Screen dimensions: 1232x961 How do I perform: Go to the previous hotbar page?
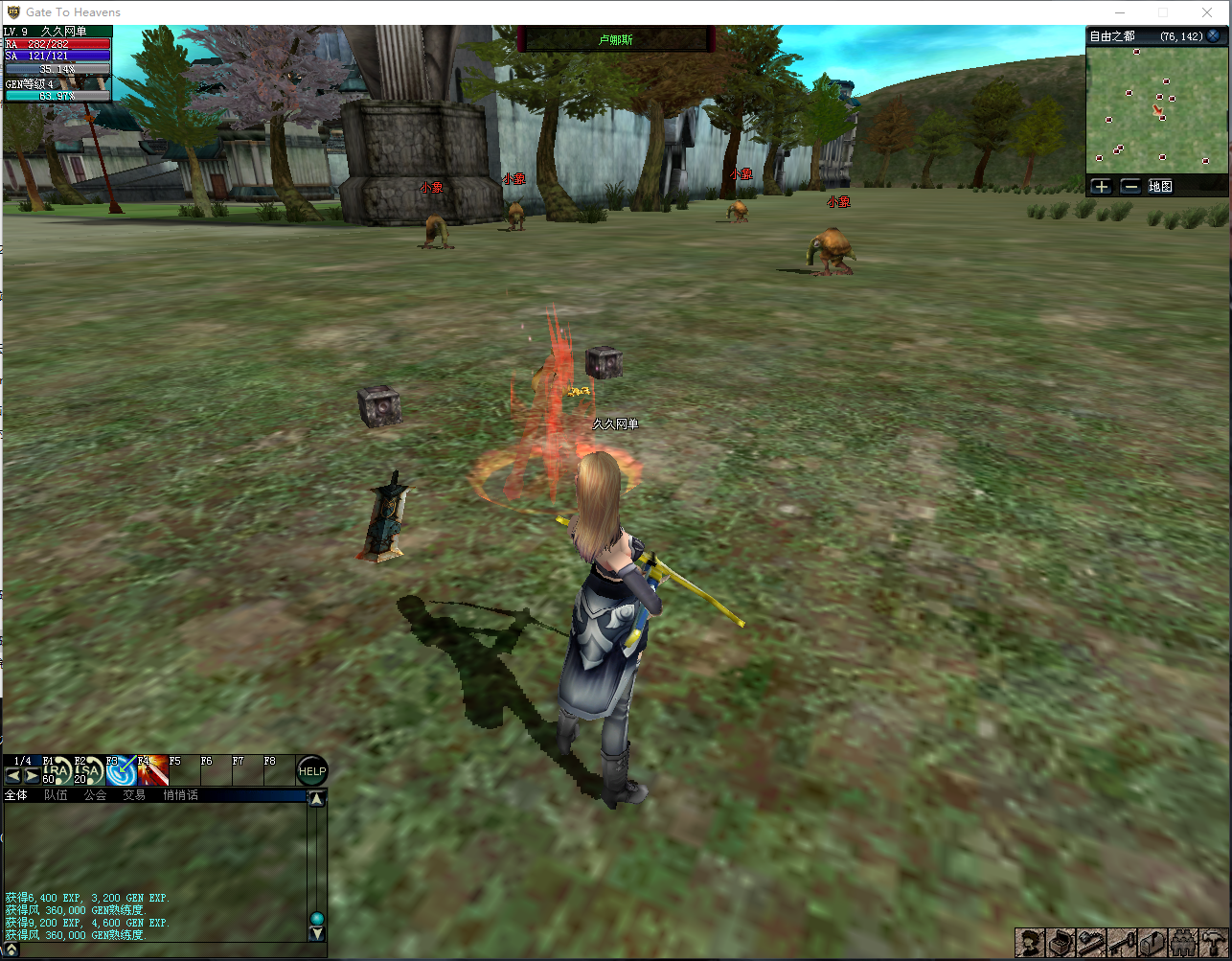pyautogui.click(x=13, y=776)
